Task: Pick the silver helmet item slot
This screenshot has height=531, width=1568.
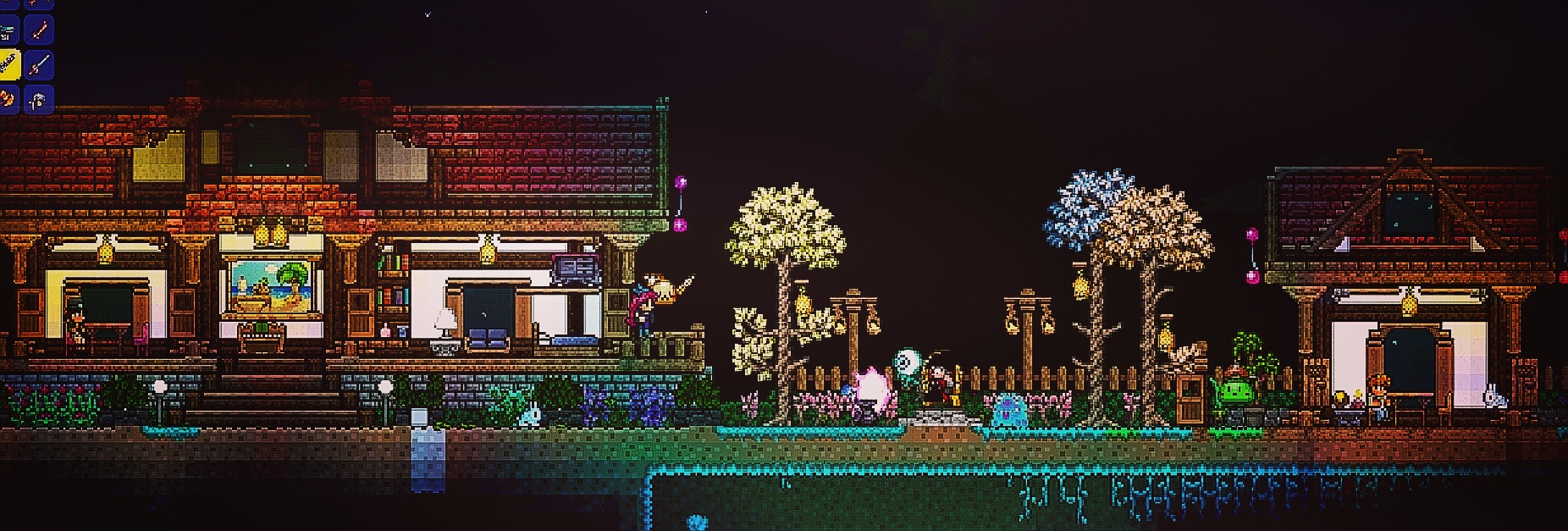Action: 39,99
